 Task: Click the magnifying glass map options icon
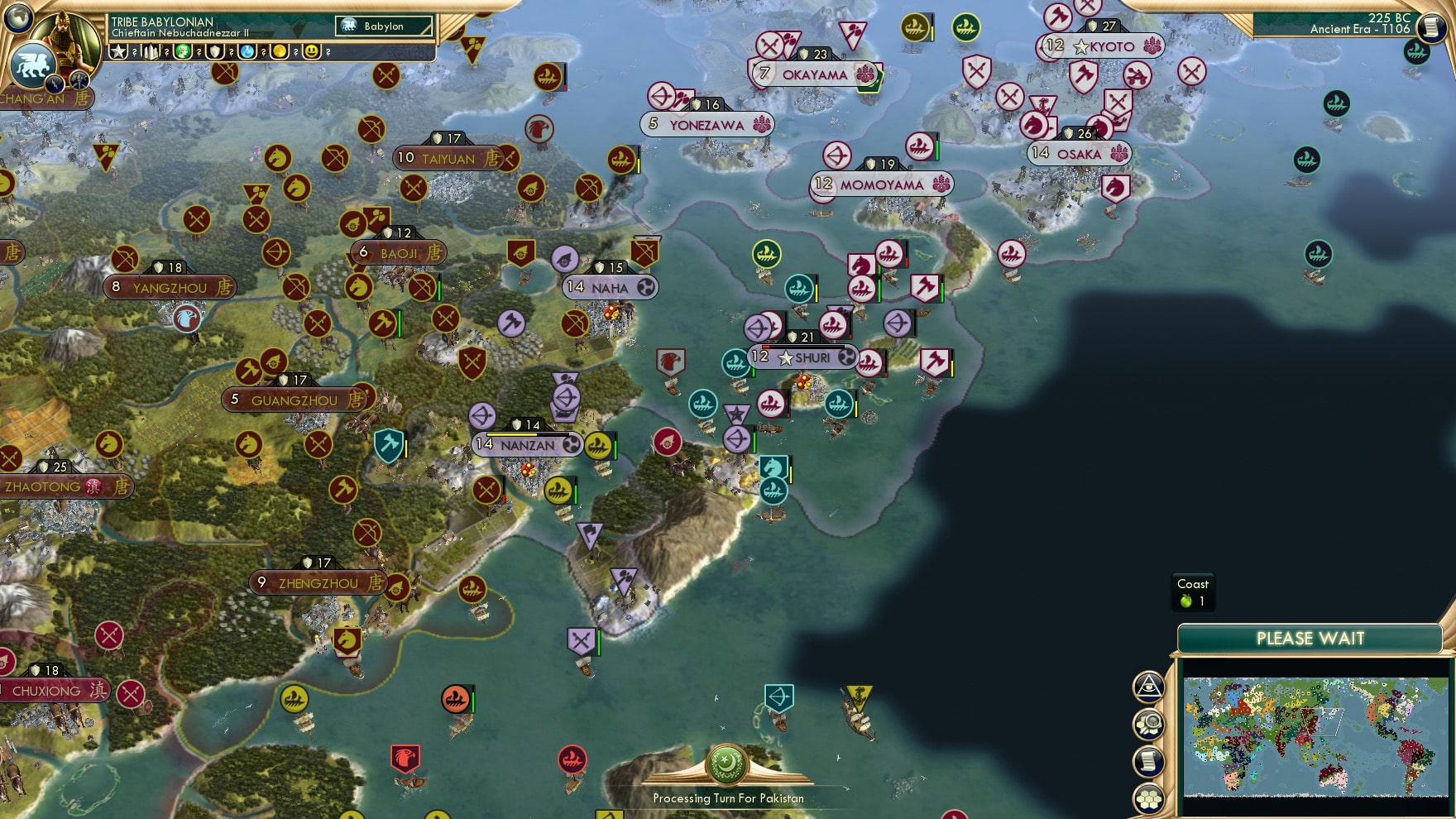(x=1148, y=722)
